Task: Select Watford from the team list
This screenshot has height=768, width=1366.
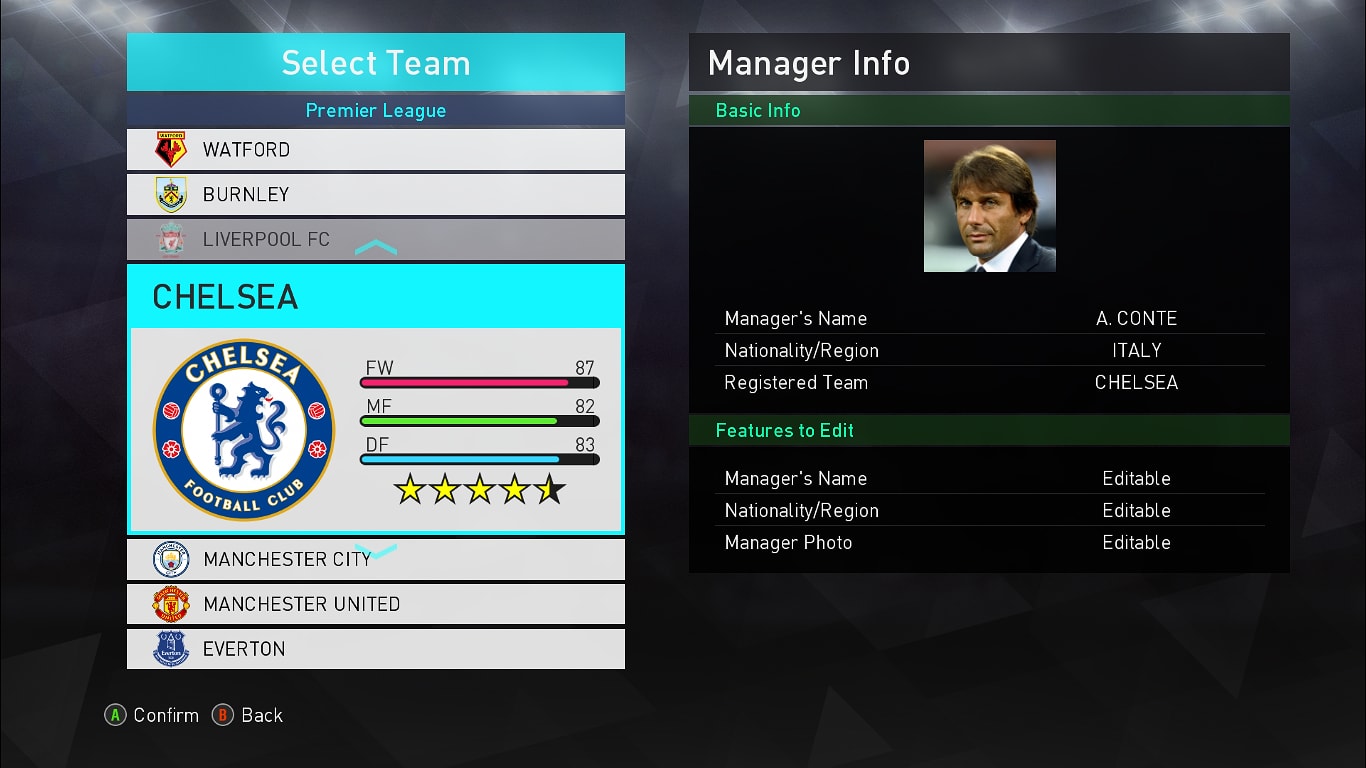Action: [x=375, y=150]
